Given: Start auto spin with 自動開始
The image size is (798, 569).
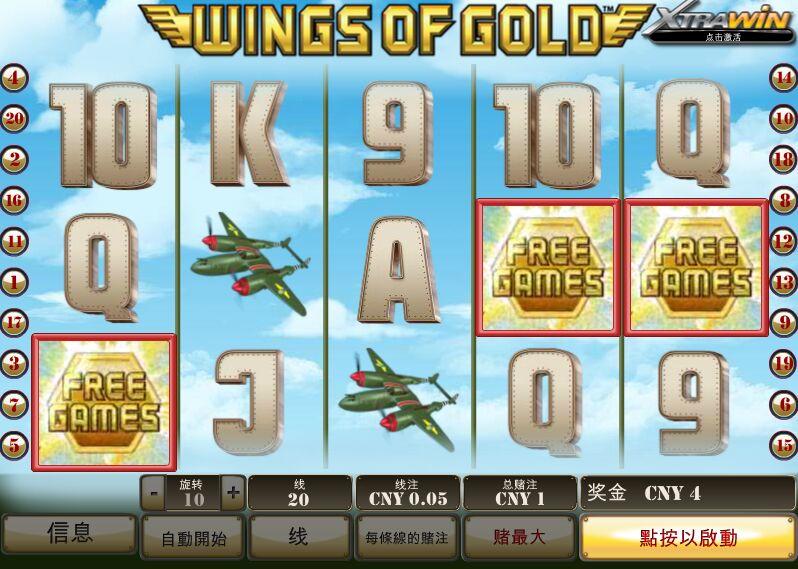Looking at the screenshot, I should click(194, 538).
